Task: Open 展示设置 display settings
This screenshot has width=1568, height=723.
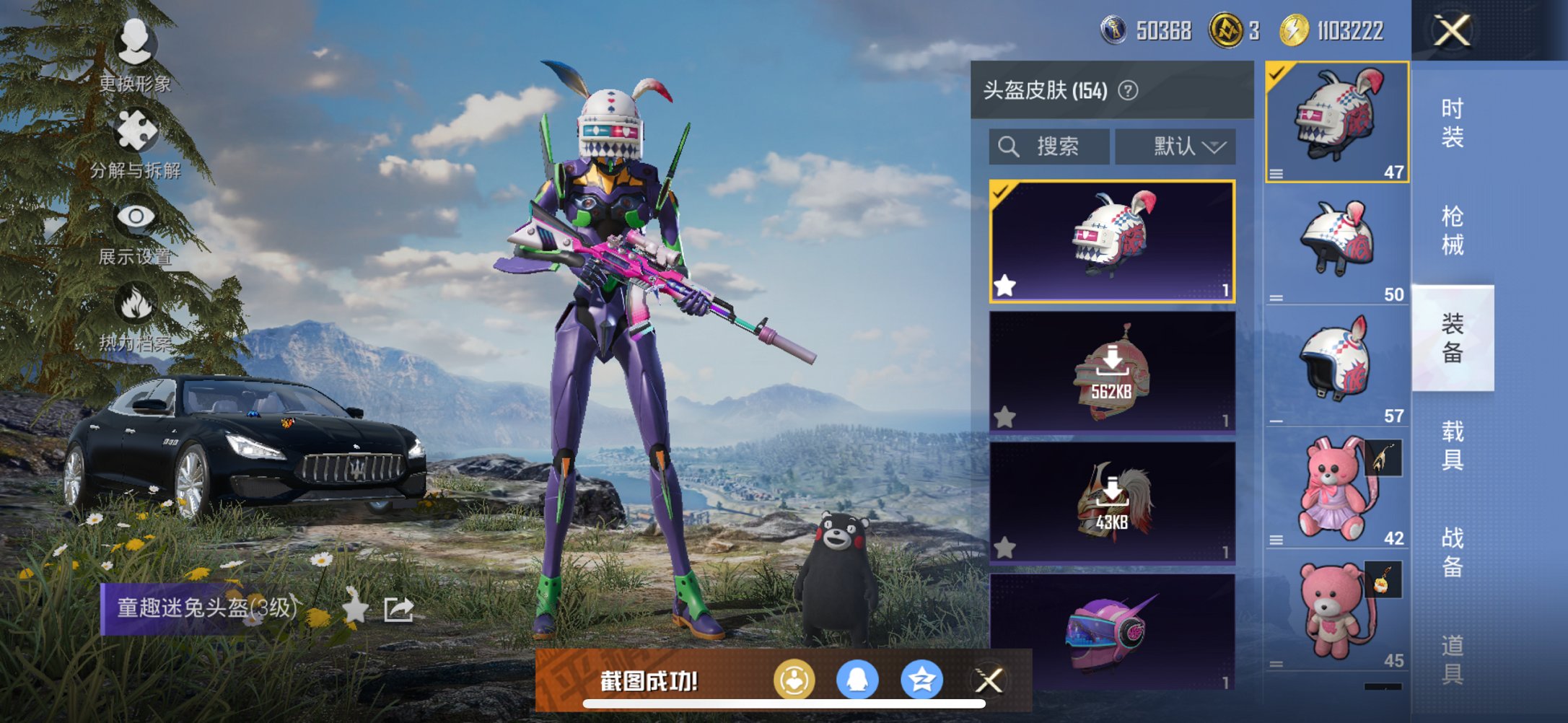Action: click(x=134, y=218)
